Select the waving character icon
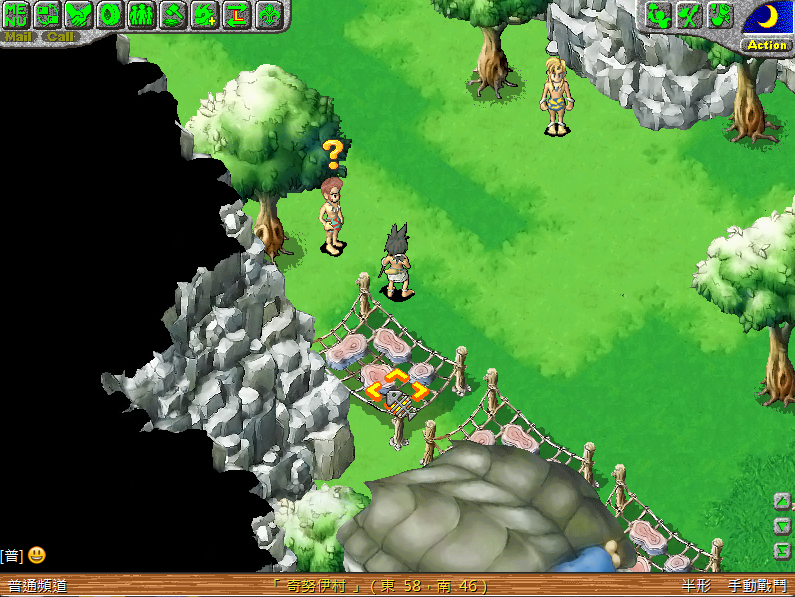 coord(657,15)
